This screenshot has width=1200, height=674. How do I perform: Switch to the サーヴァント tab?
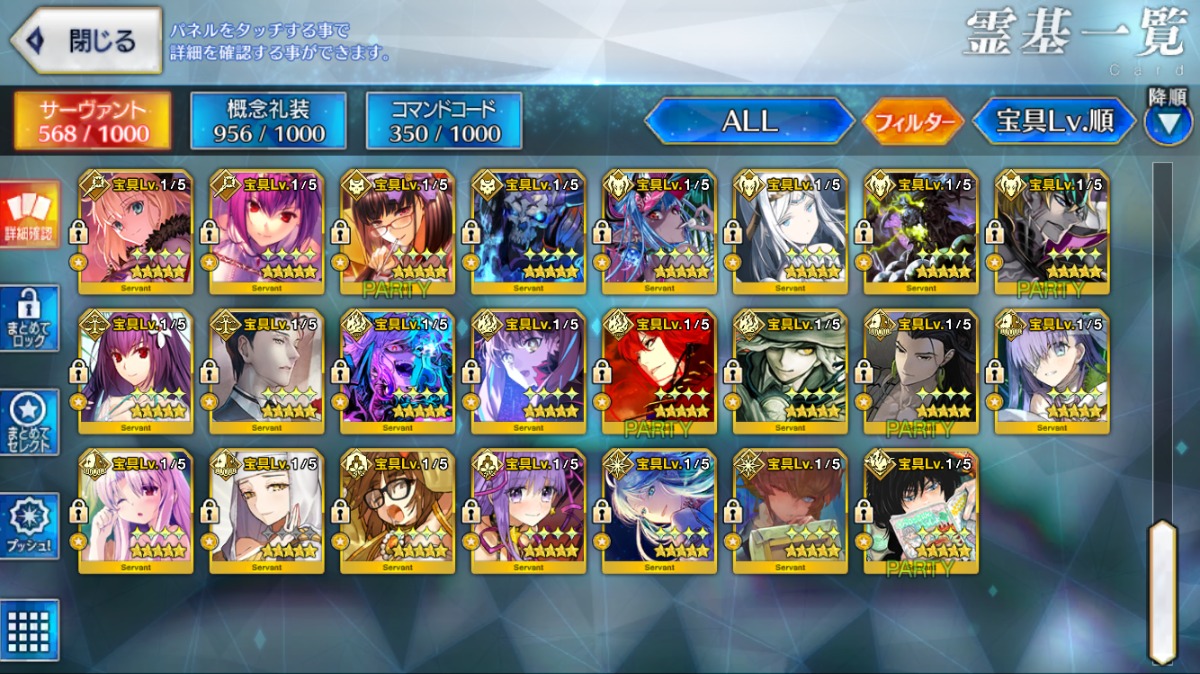92,121
